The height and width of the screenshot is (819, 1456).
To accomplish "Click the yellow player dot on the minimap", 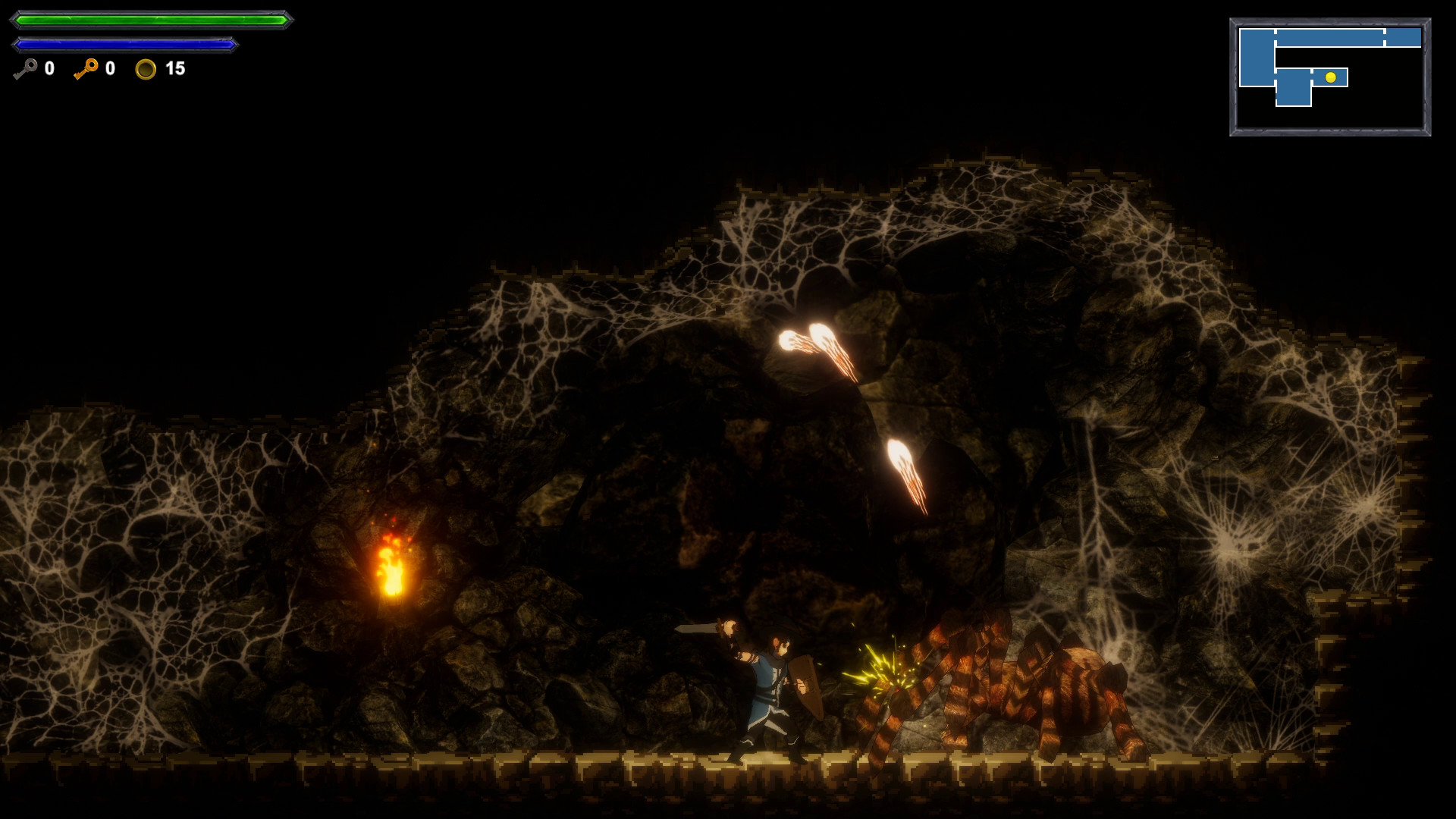I will click(x=1330, y=77).
